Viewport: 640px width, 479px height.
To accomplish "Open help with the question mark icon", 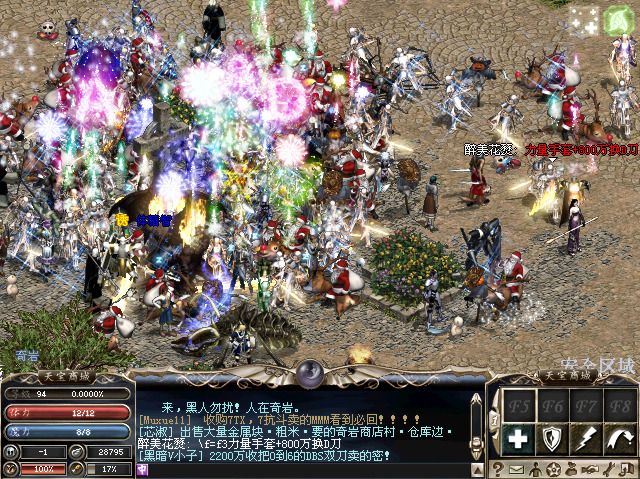I will coord(498,469).
